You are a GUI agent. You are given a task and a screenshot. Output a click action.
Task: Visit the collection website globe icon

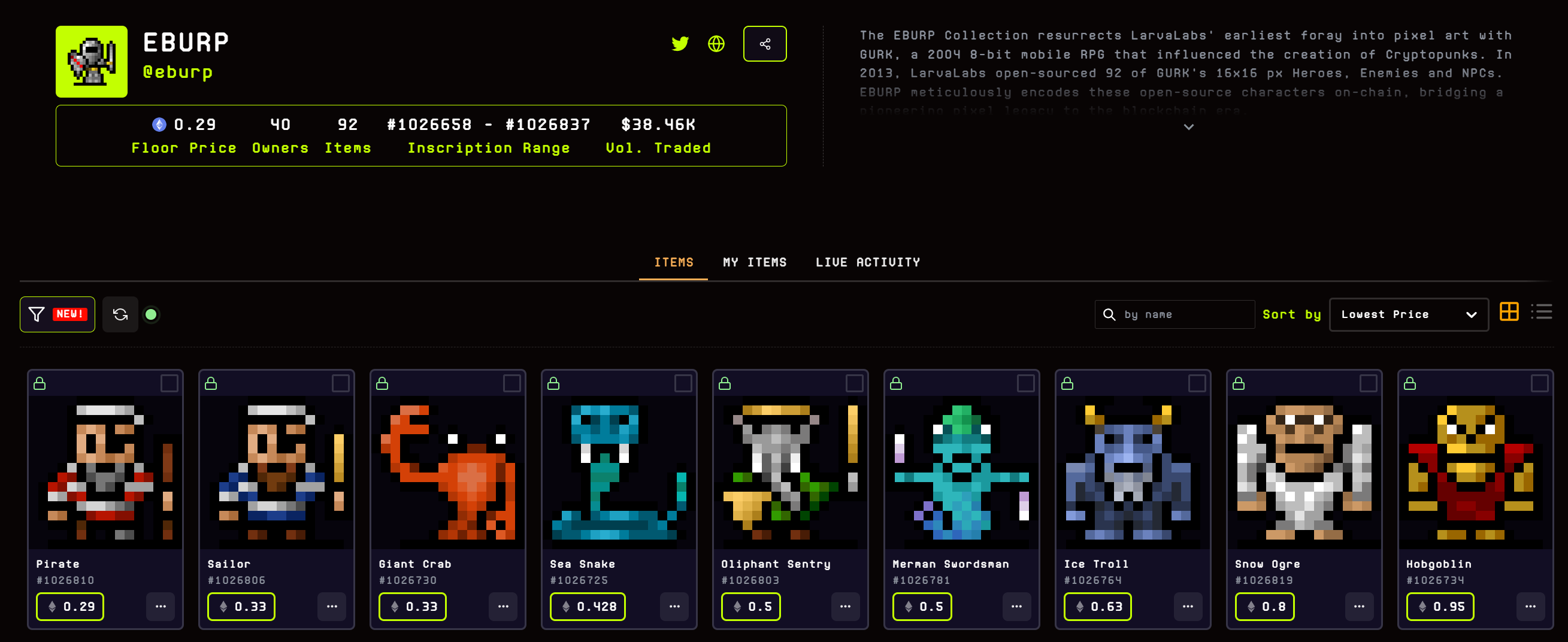(x=716, y=44)
